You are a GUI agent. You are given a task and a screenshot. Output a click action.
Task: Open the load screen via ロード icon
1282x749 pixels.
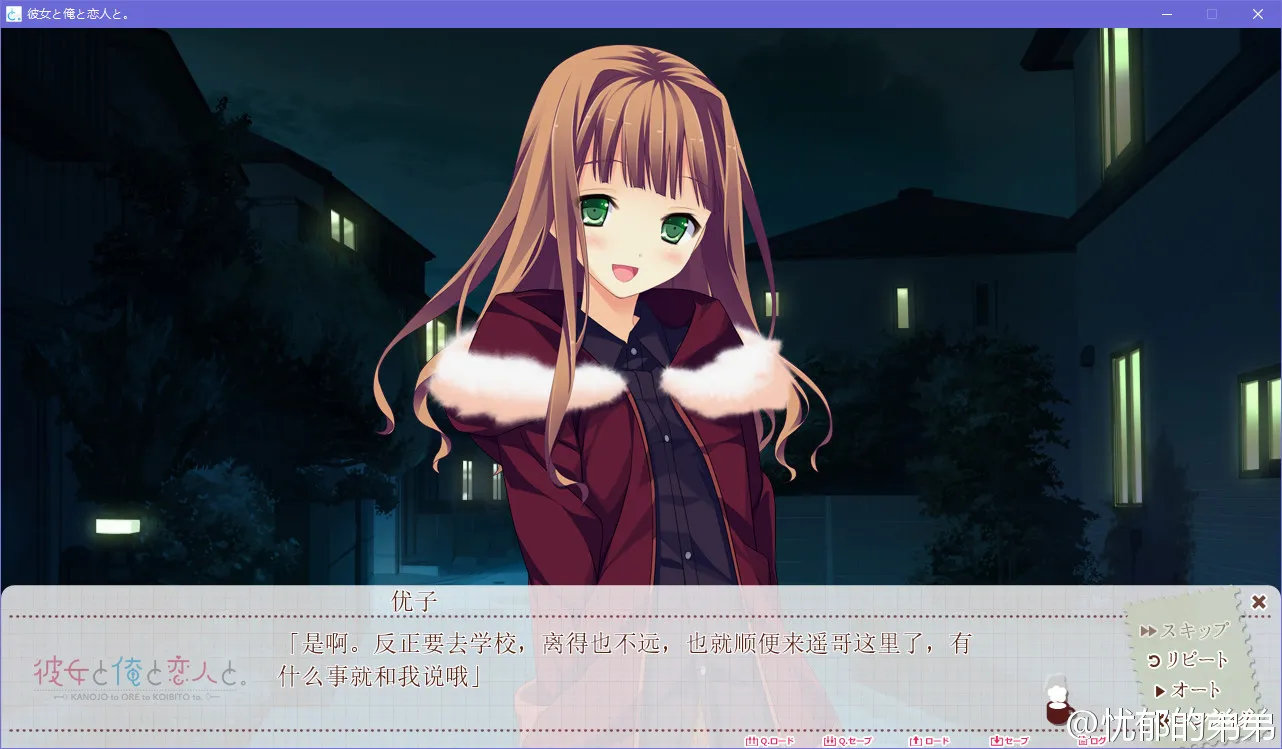[x=915, y=742]
